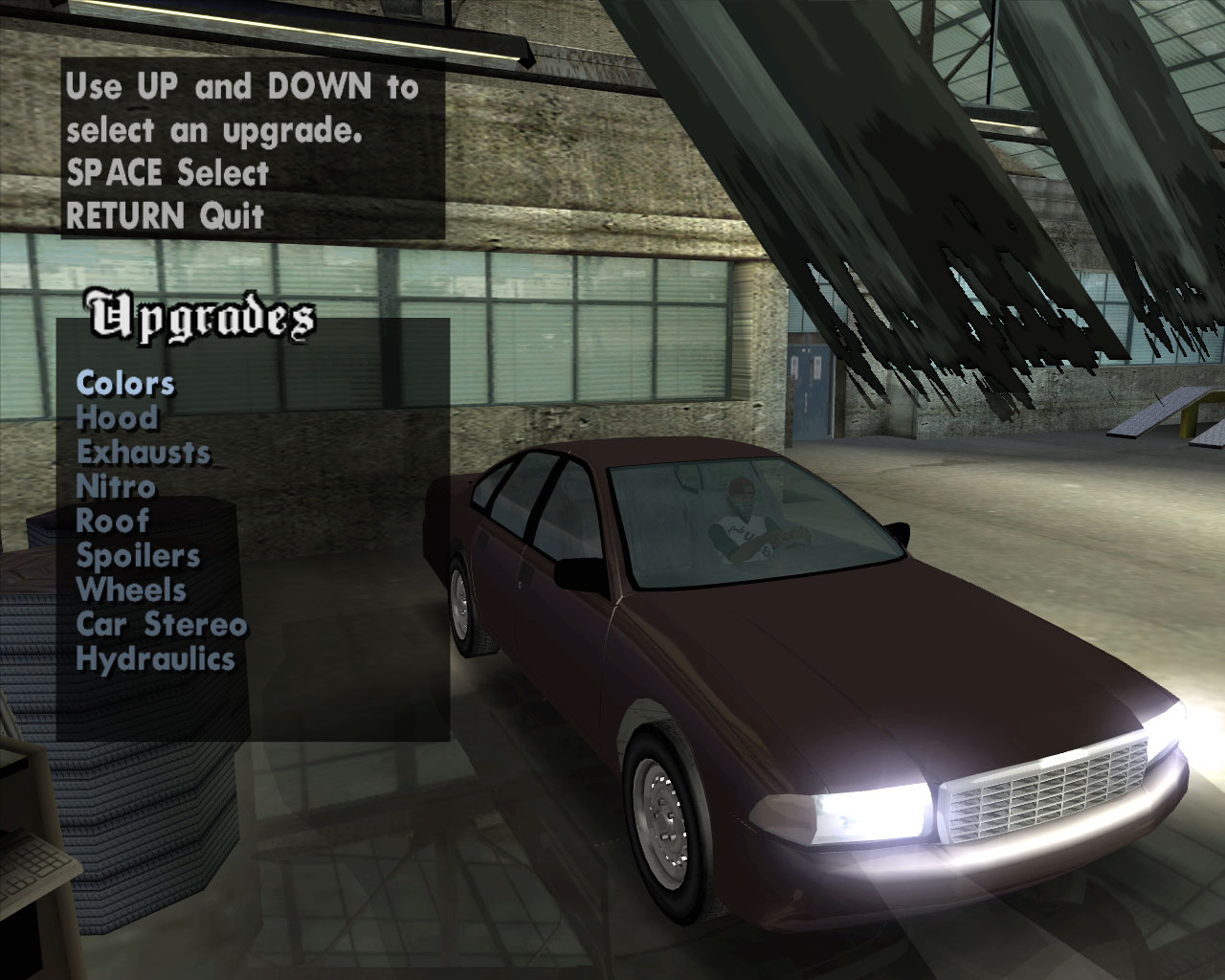This screenshot has width=1225, height=980.
Task: Open the Wheels upgrade menu
Action: [x=131, y=590]
